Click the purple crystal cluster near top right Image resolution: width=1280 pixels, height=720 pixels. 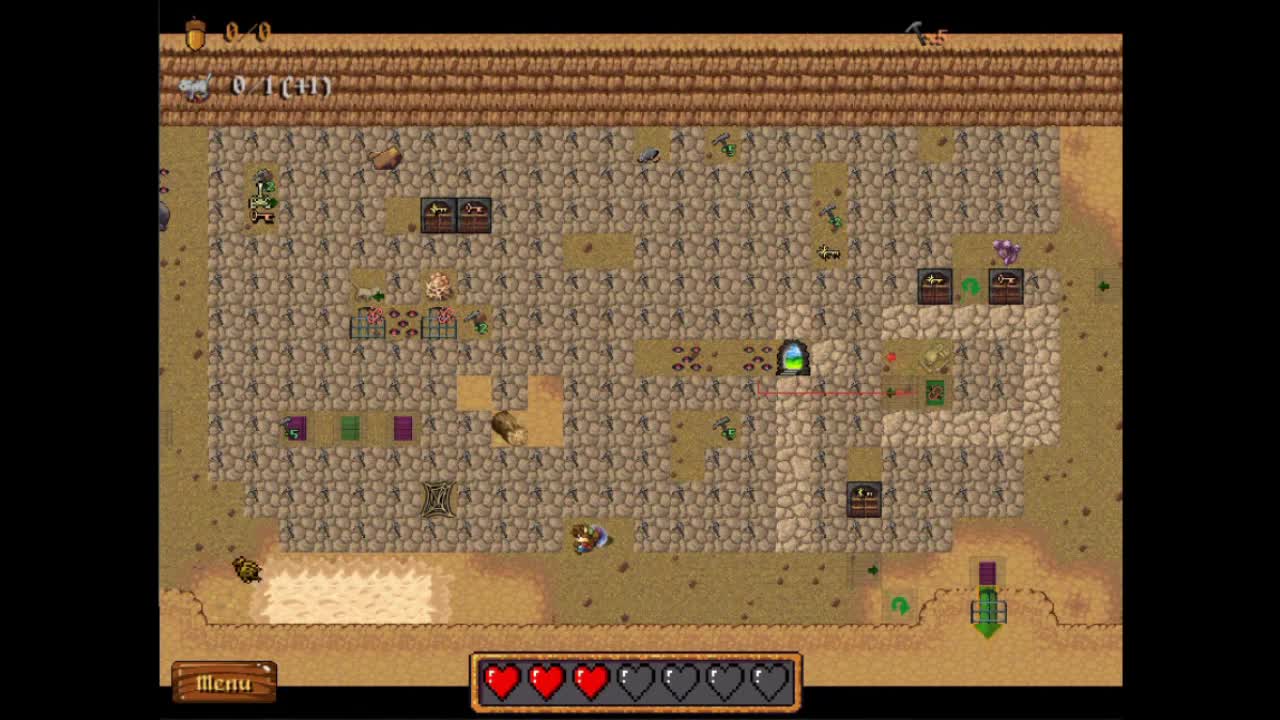1003,251
